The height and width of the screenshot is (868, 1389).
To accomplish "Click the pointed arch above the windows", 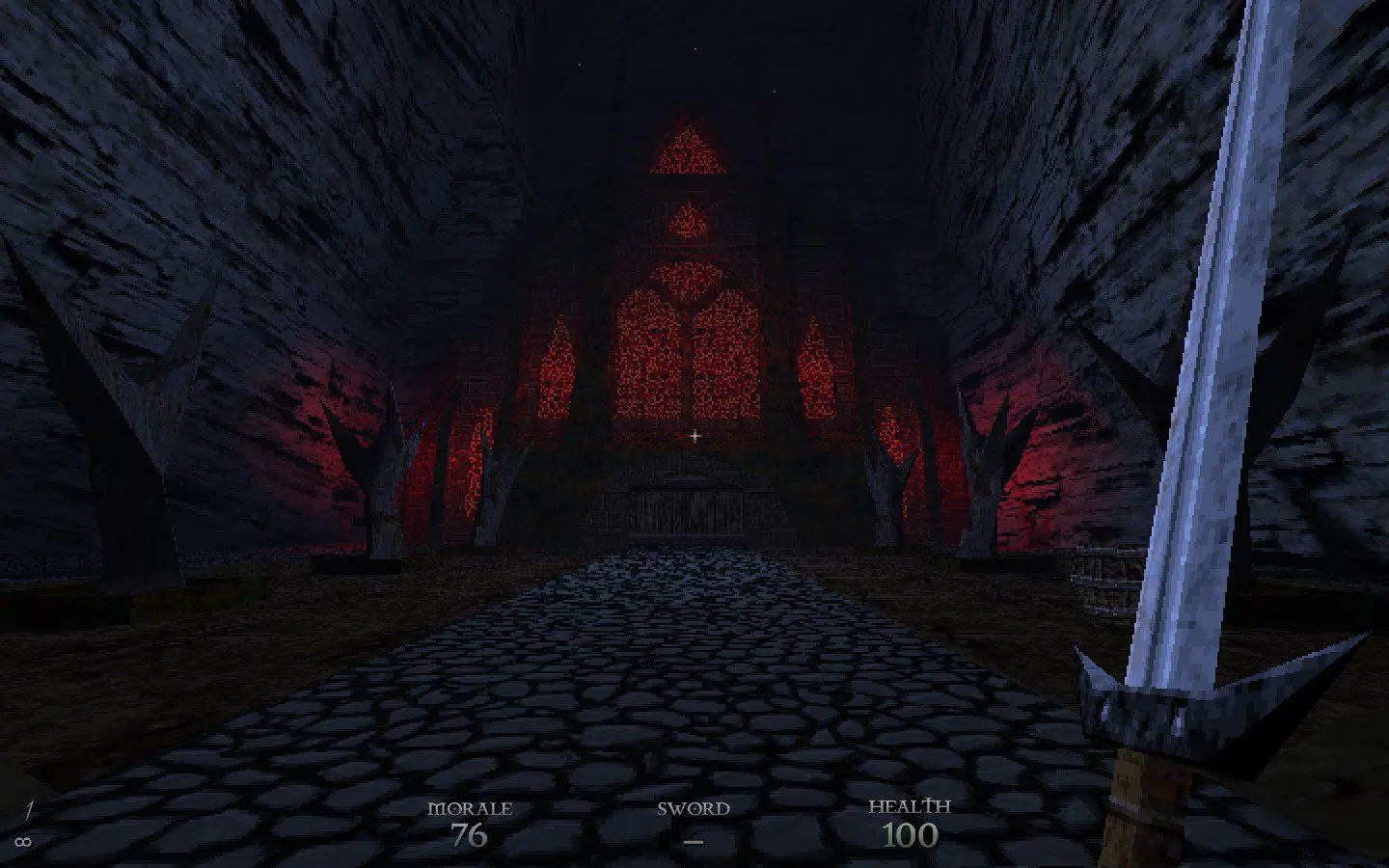I will 688,154.
